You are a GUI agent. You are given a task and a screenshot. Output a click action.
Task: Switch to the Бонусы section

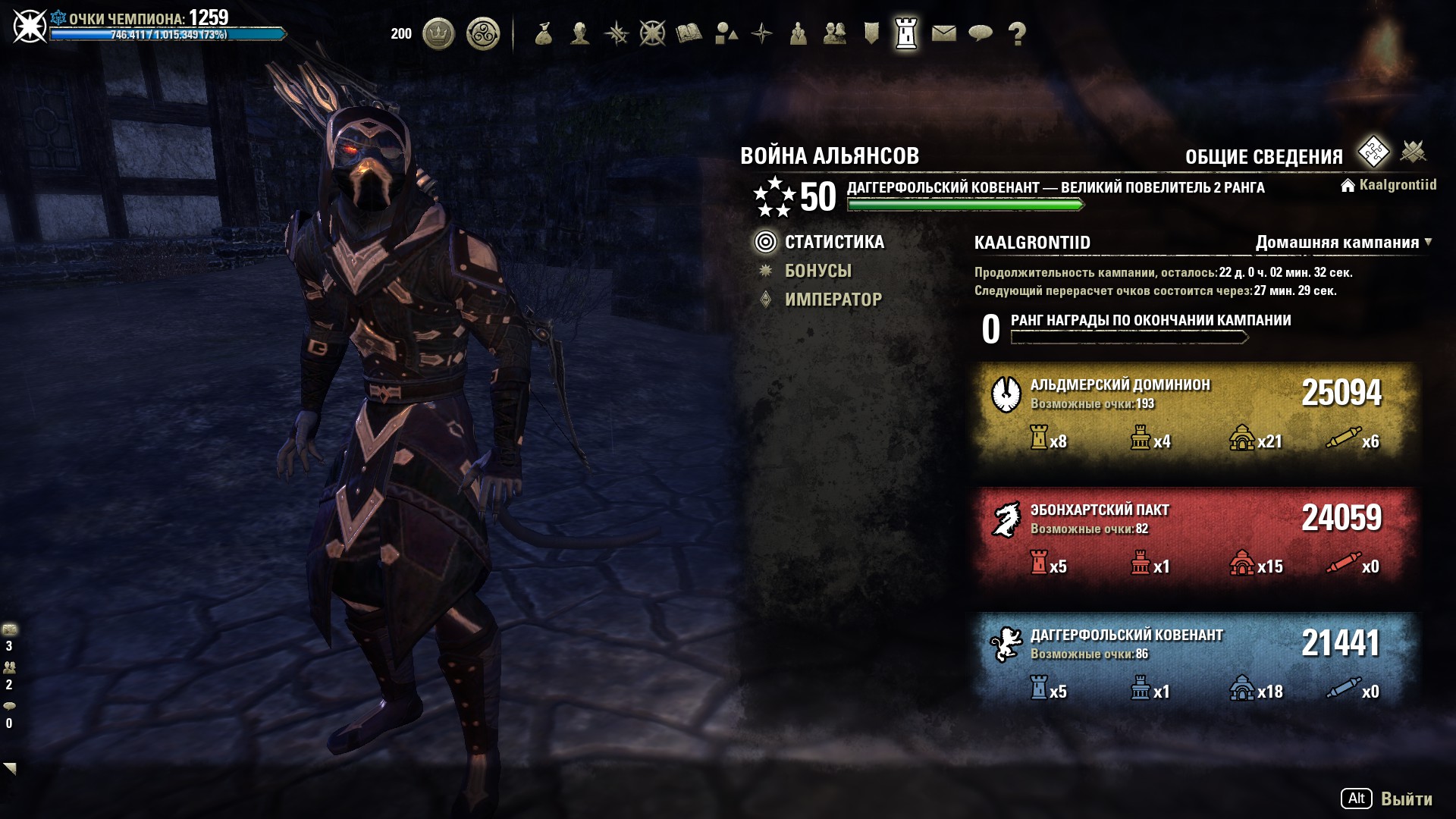817,271
